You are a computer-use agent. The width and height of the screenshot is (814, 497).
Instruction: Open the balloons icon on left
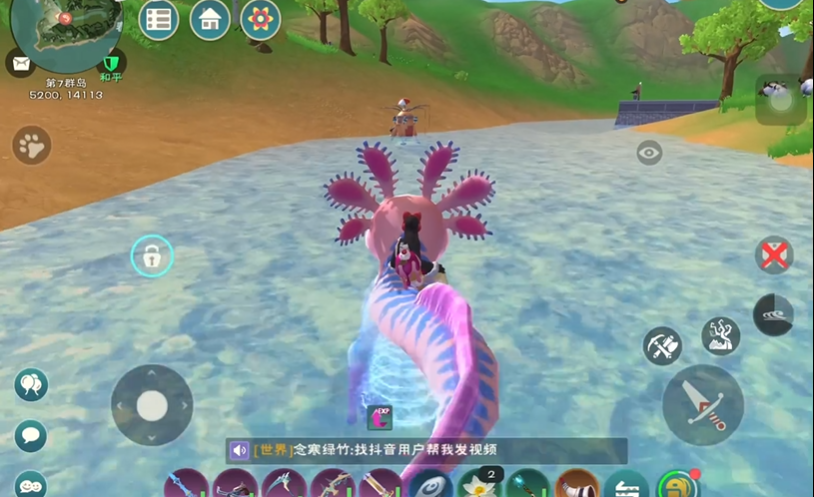point(31,385)
